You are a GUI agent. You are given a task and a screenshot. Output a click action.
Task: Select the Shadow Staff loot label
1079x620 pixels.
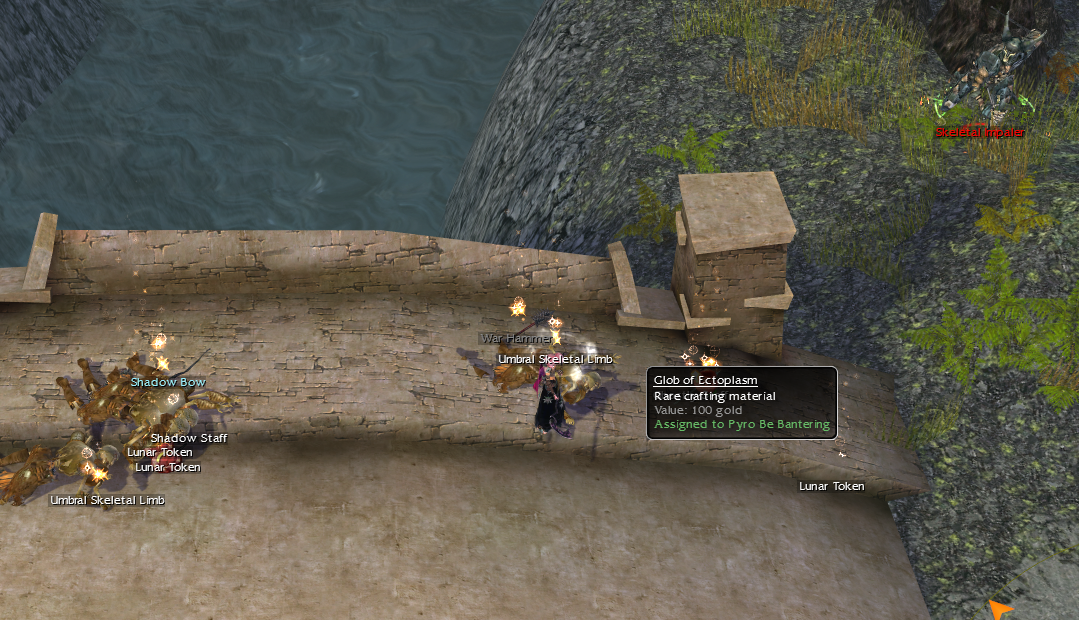[188, 438]
